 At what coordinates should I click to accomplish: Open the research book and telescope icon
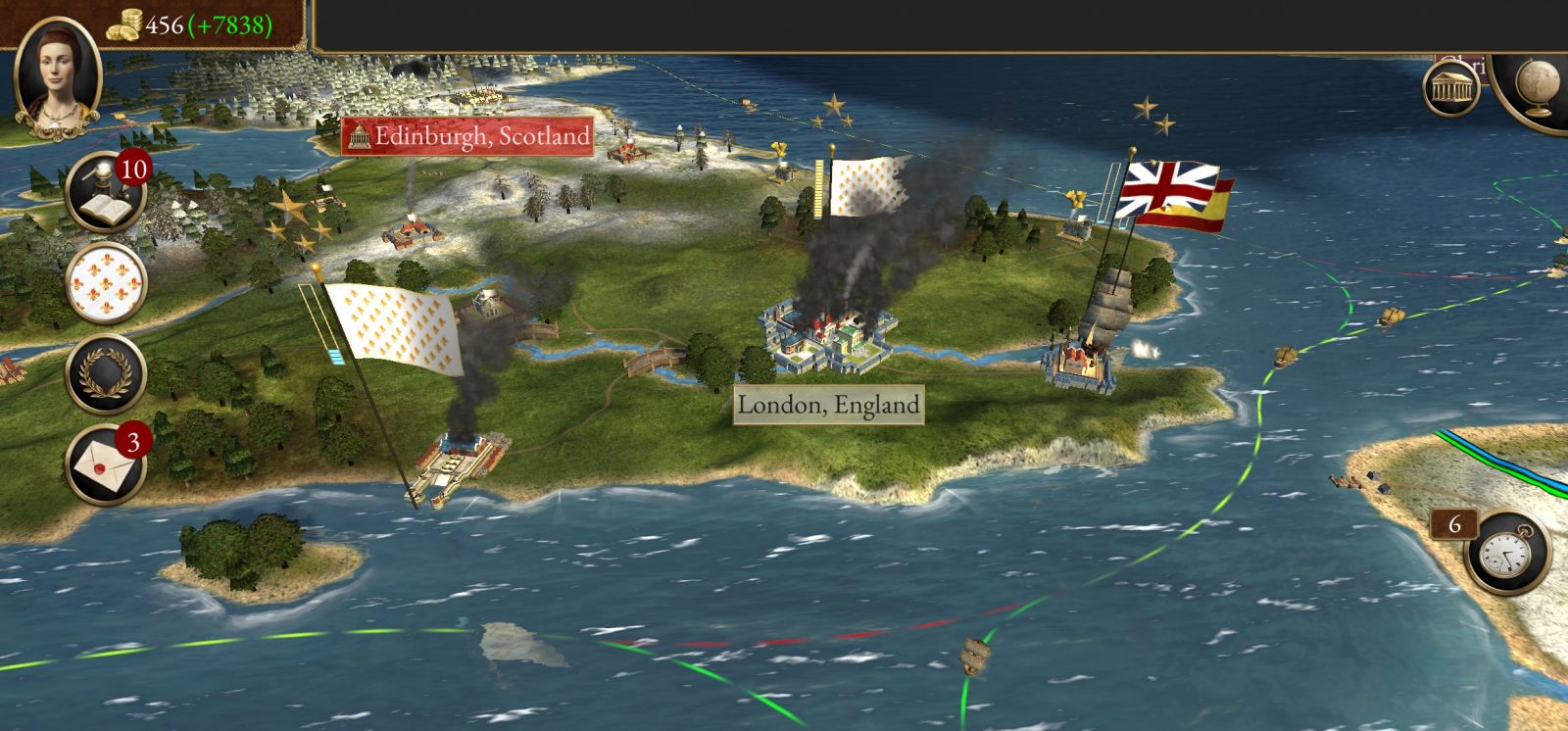click(x=105, y=192)
